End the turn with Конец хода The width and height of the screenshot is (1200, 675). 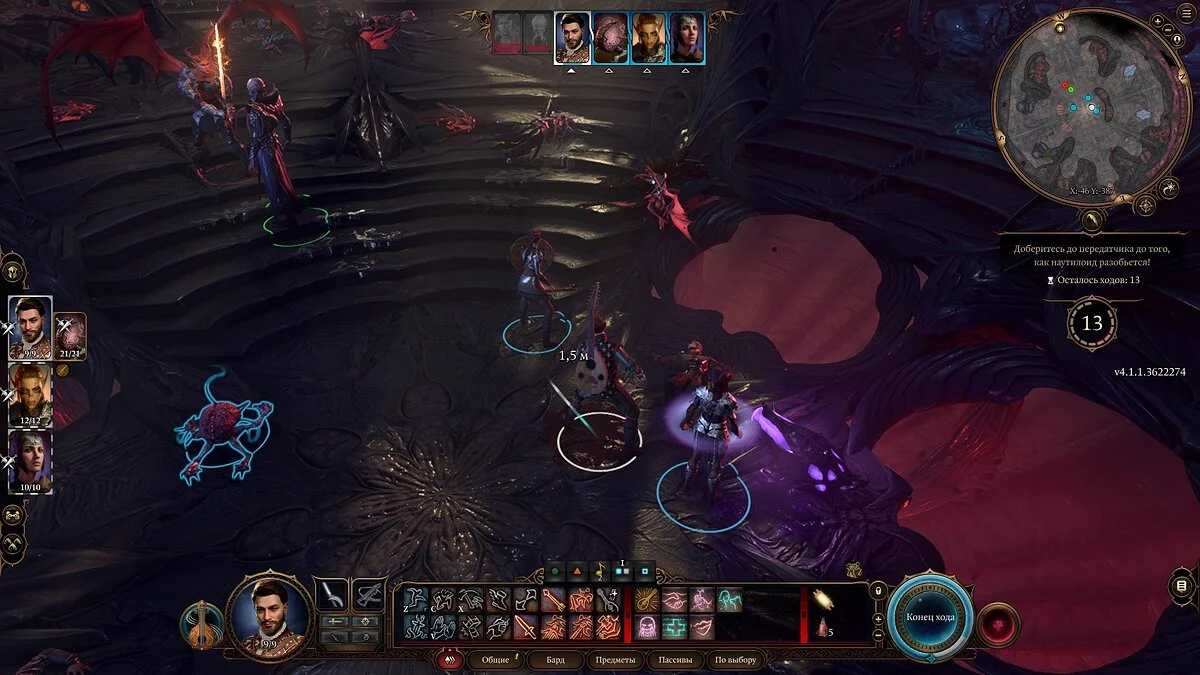tap(930, 617)
